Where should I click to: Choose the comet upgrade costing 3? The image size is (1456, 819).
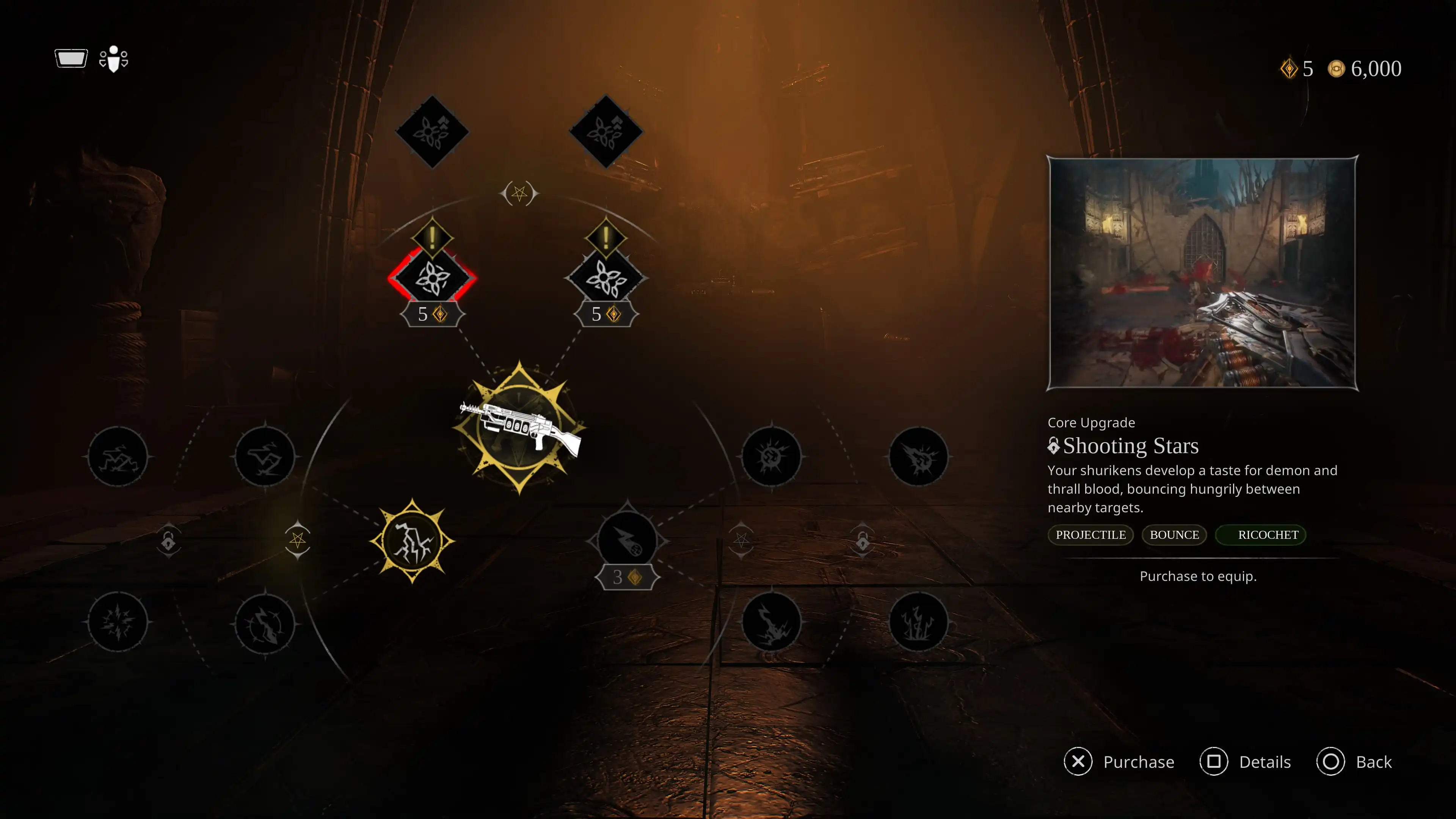coord(627,541)
